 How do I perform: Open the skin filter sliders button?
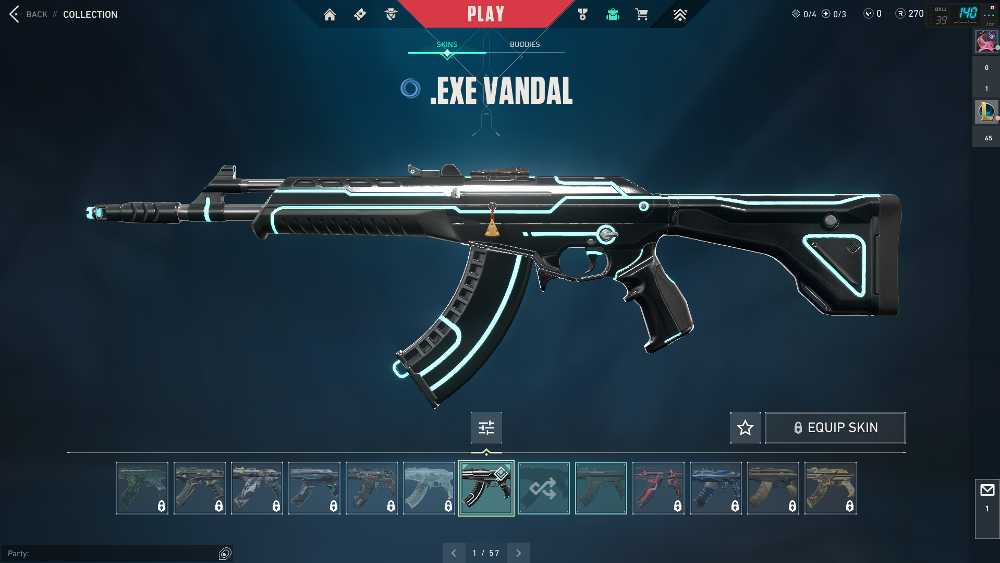pyautogui.click(x=486, y=428)
